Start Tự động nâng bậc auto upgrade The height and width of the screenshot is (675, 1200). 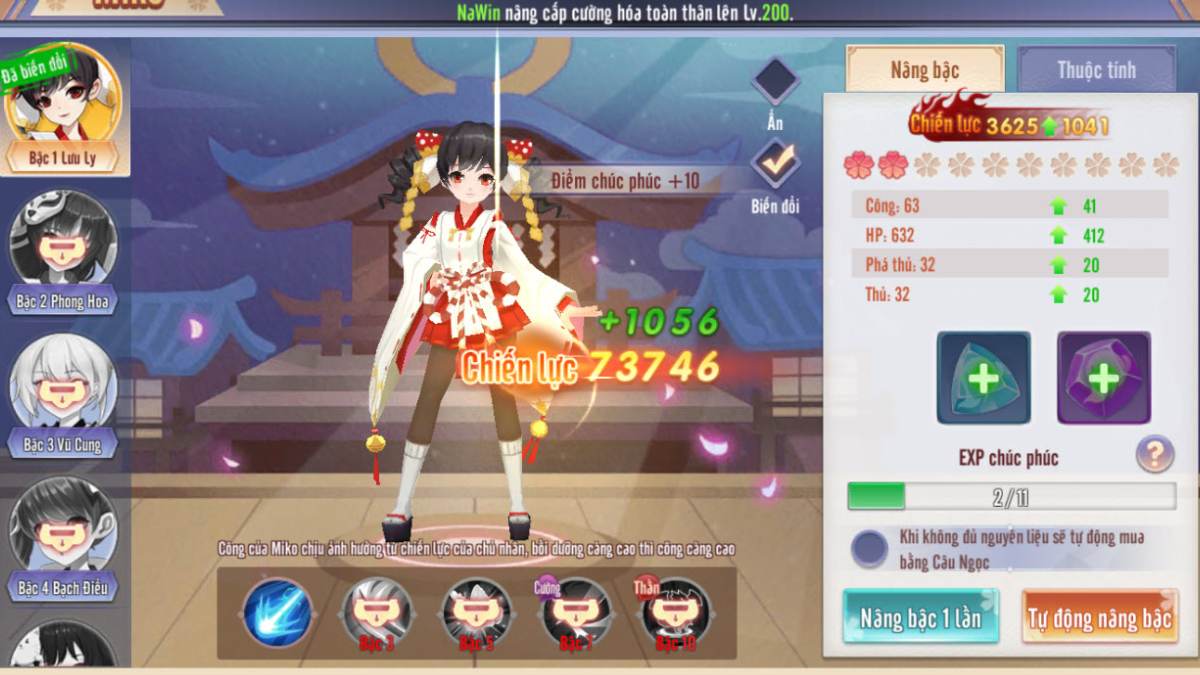pos(1099,618)
